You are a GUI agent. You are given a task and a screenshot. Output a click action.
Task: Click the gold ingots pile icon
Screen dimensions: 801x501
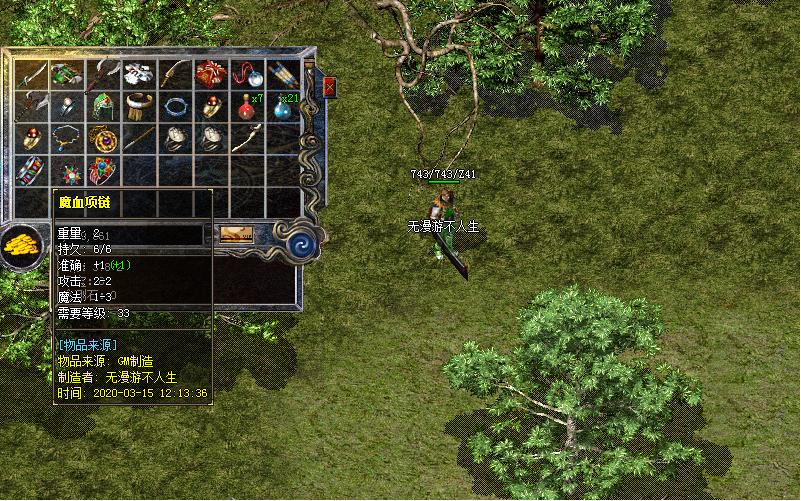(20, 245)
